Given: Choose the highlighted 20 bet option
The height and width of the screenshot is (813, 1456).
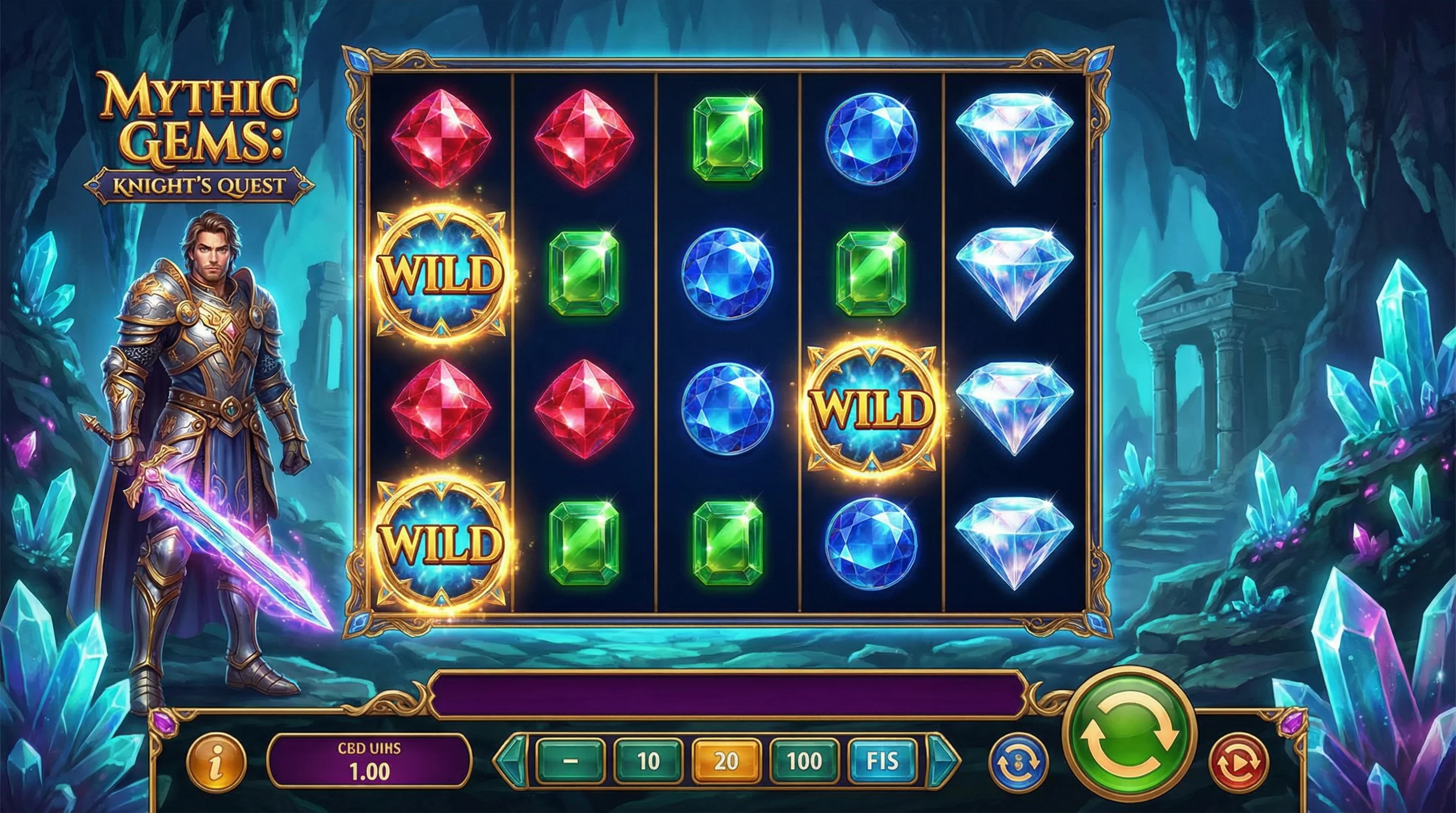Looking at the screenshot, I should click(x=726, y=761).
